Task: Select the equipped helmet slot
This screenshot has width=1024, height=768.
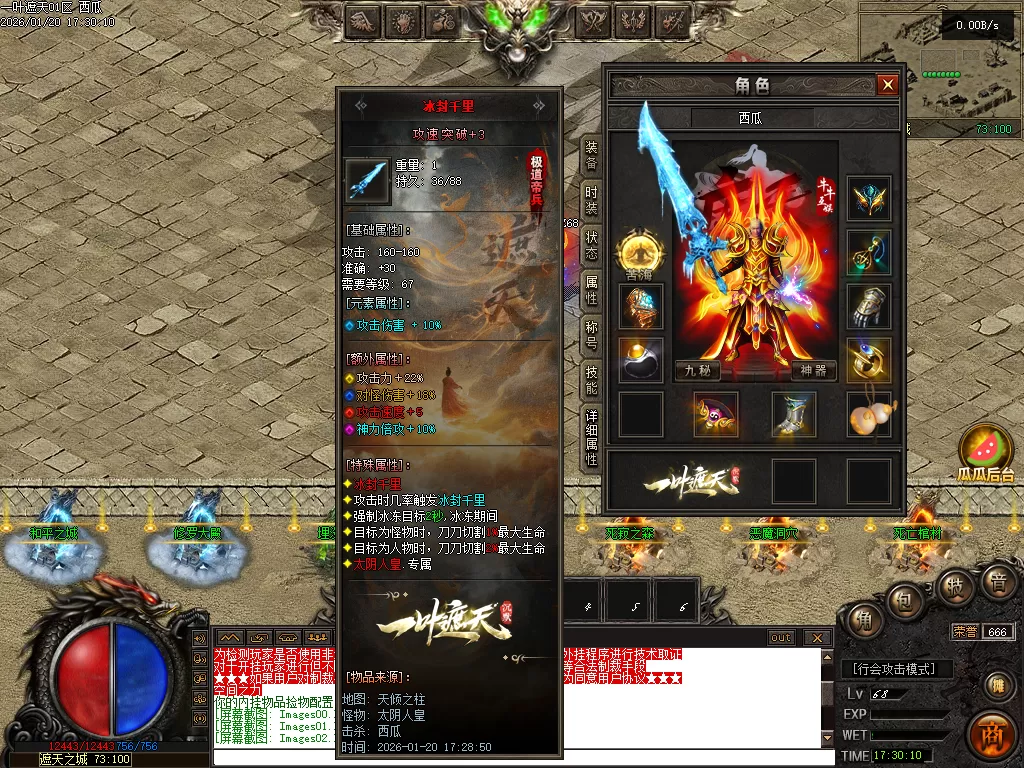Action: point(869,198)
